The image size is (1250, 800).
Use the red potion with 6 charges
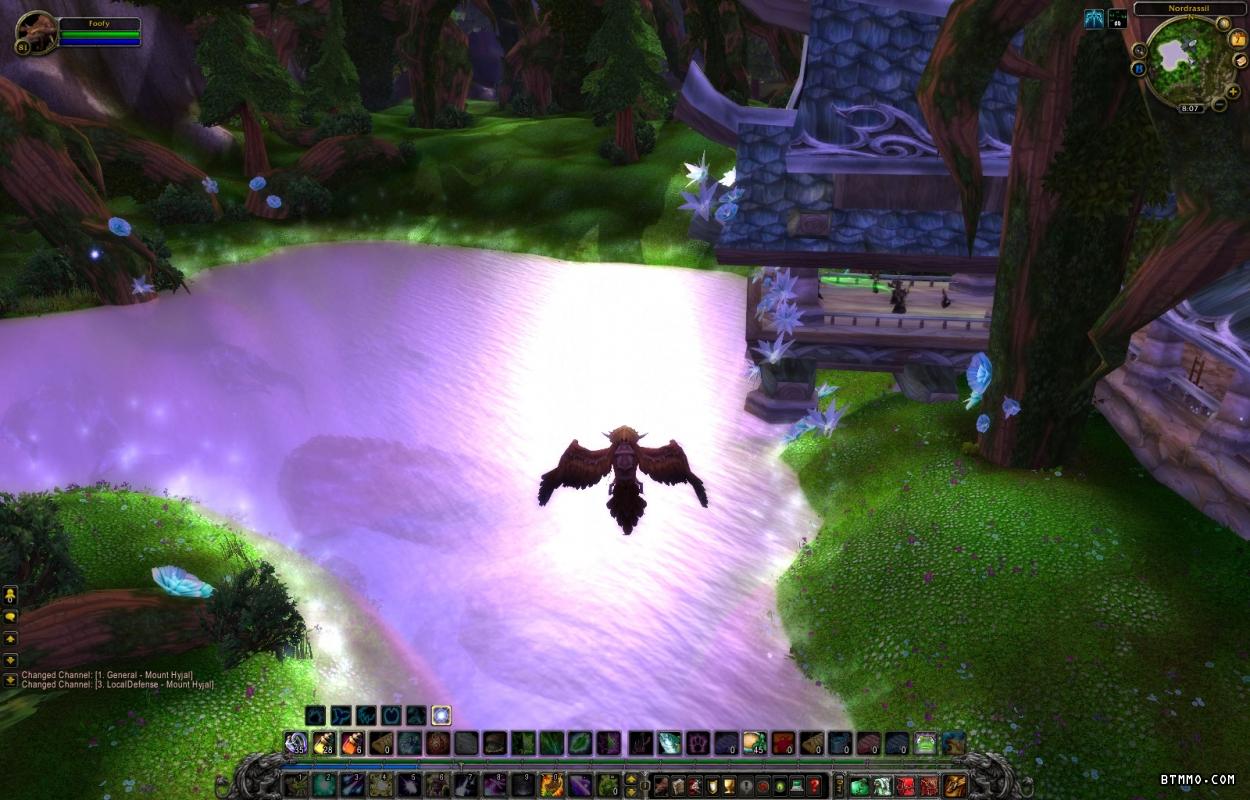coord(353,743)
